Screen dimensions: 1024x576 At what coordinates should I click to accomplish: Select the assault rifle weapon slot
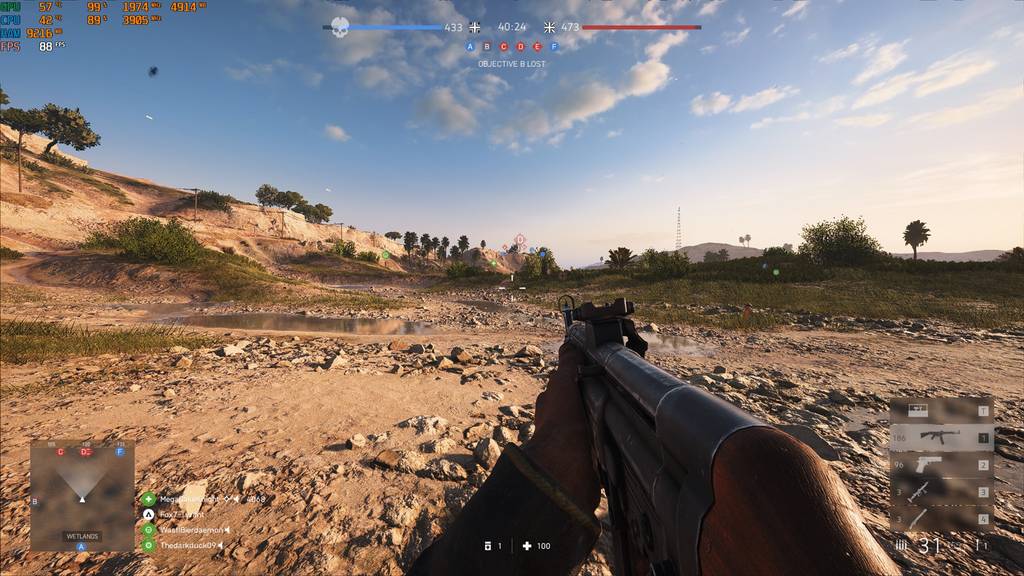coord(939,437)
